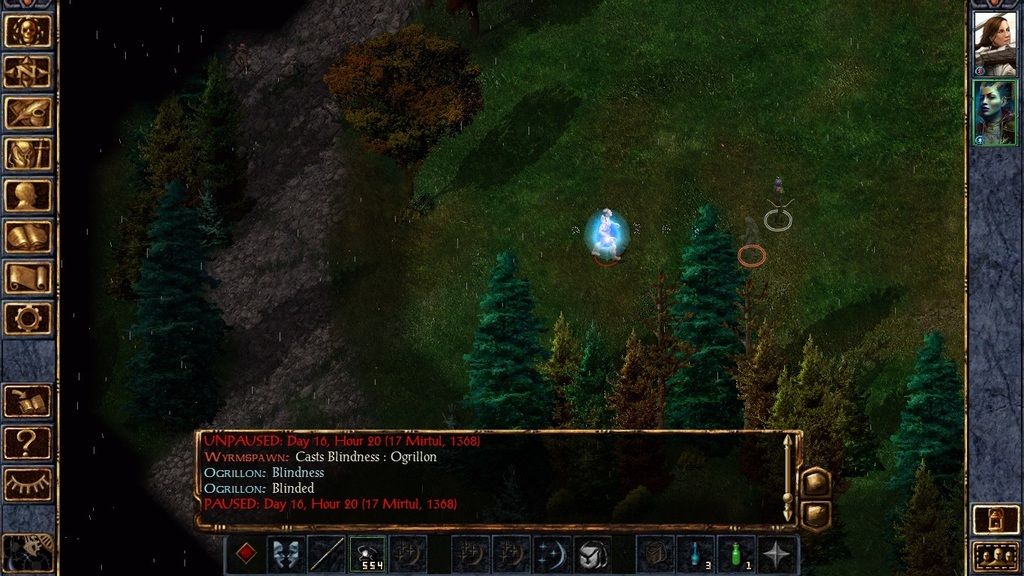Open the mage spellbook
The image size is (1024, 576).
coord(28,236)
